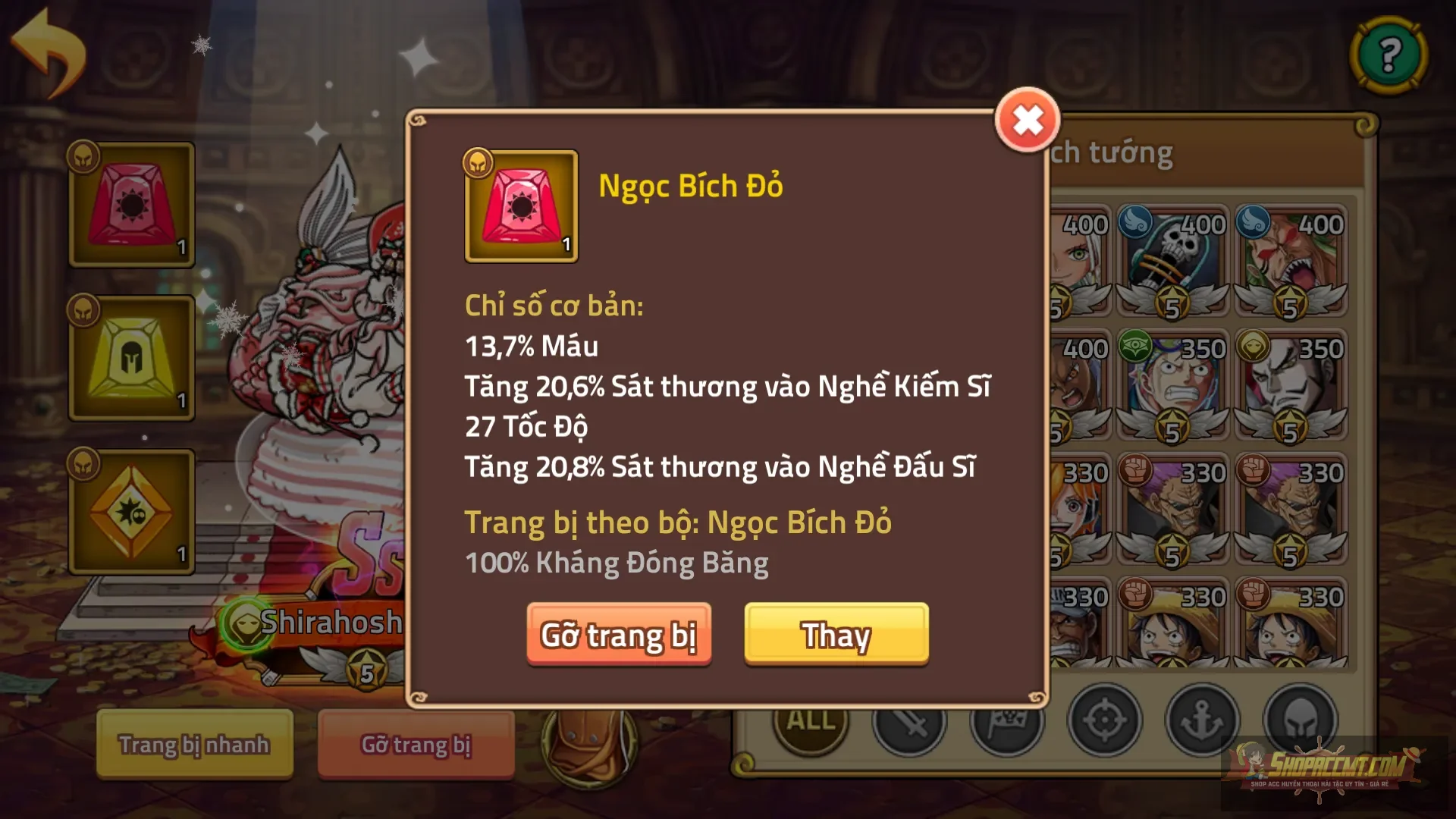Select the red gem equipment slot
The image size is (1456, 819).
[x=131, y=205]
